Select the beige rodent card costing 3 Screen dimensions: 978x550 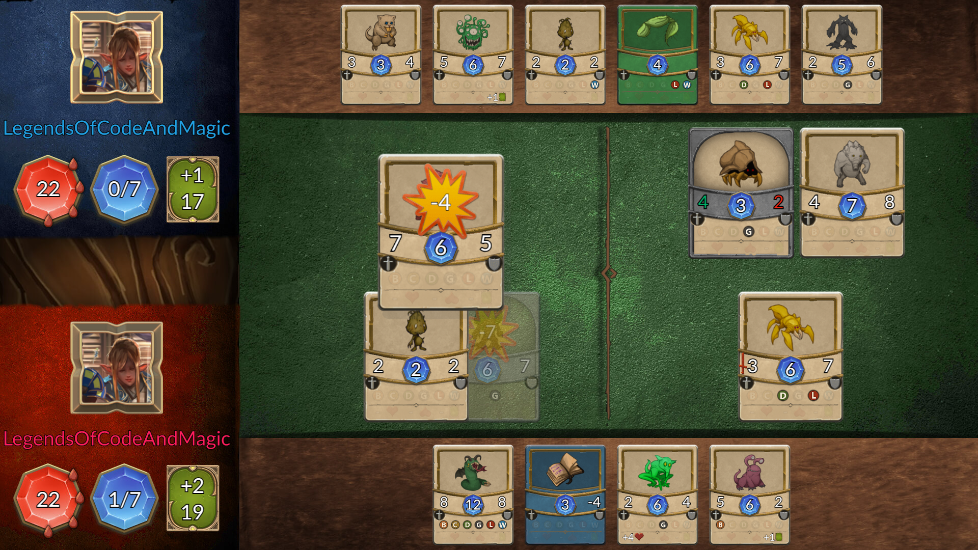tap(381, 54)
